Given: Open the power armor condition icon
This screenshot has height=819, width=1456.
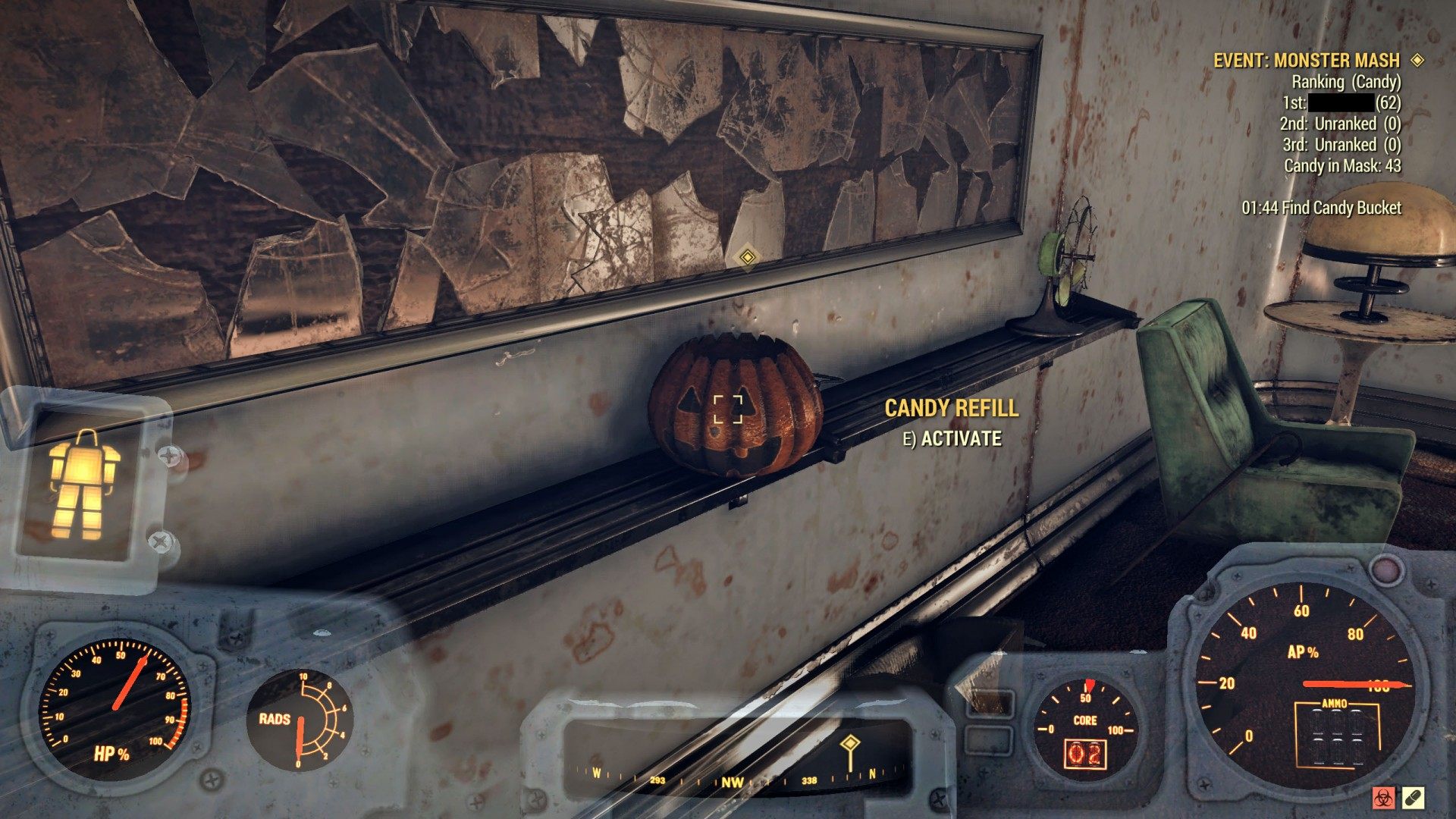Looking at the screenshot, I should click(x=84, y=485).
